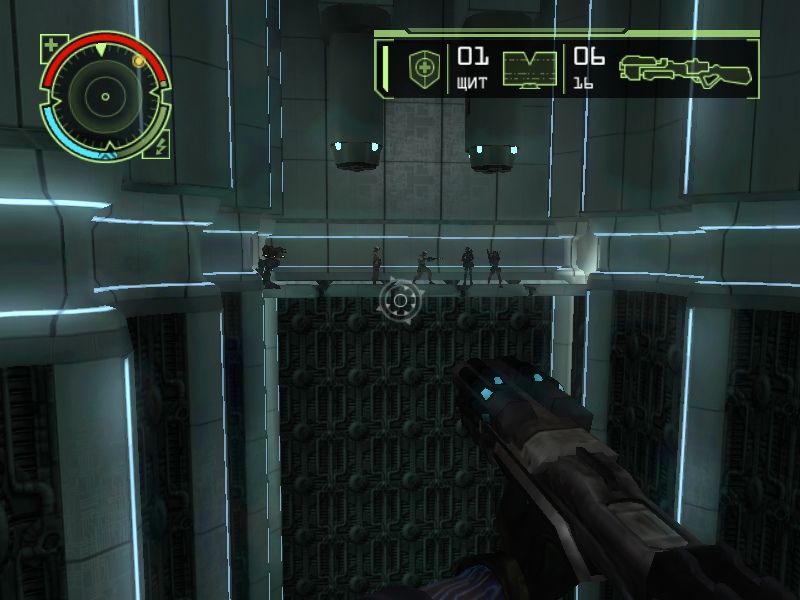Screen dimensions: 800x600
Task: Select the shield icon in the top panel
Action: (x=422, y=69)
